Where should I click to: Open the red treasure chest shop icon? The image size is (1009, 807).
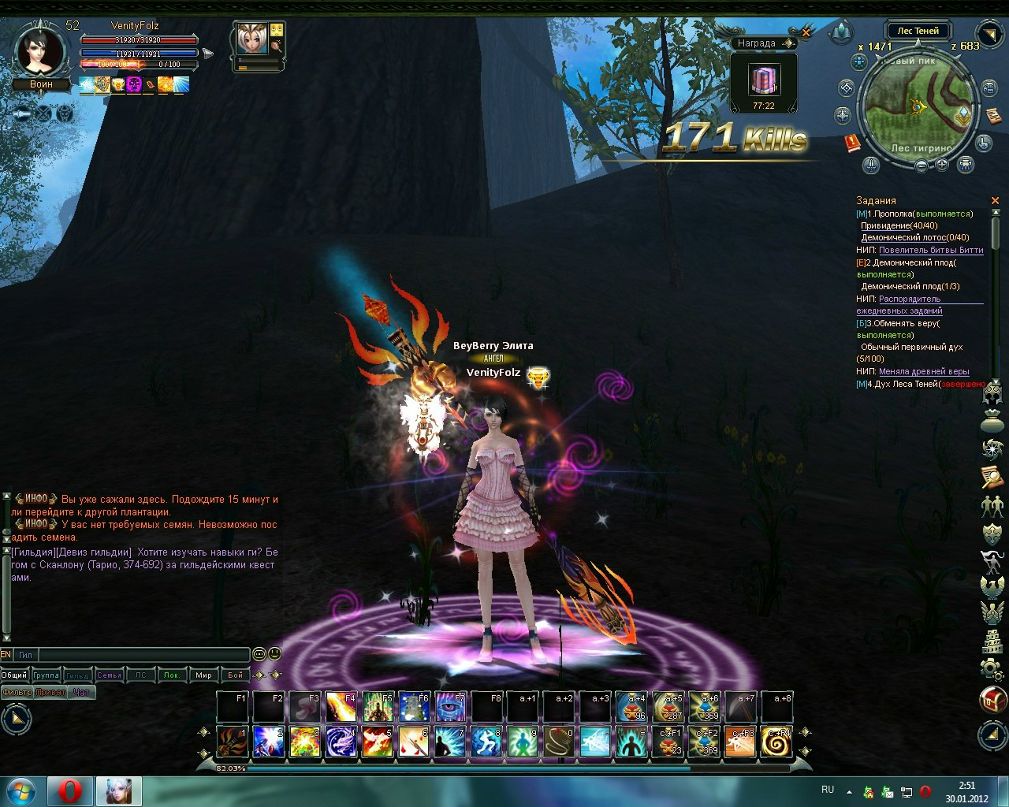993,700
